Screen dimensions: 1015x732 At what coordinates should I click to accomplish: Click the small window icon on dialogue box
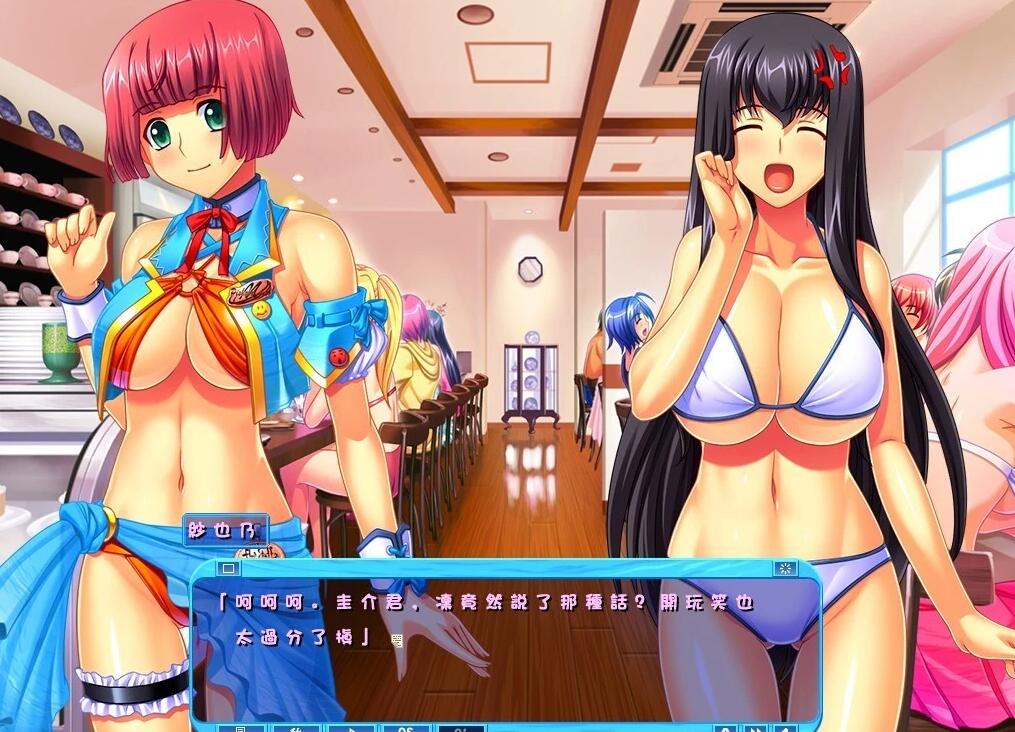coord(228,568)
